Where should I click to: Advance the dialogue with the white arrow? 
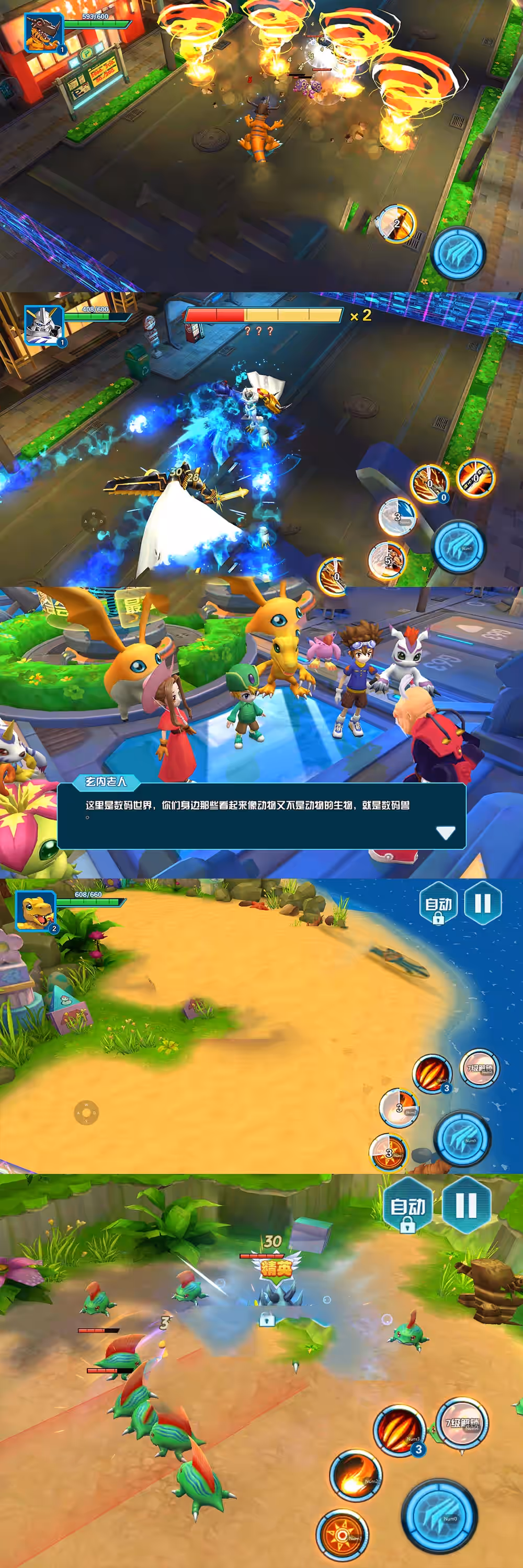[446, 833]
